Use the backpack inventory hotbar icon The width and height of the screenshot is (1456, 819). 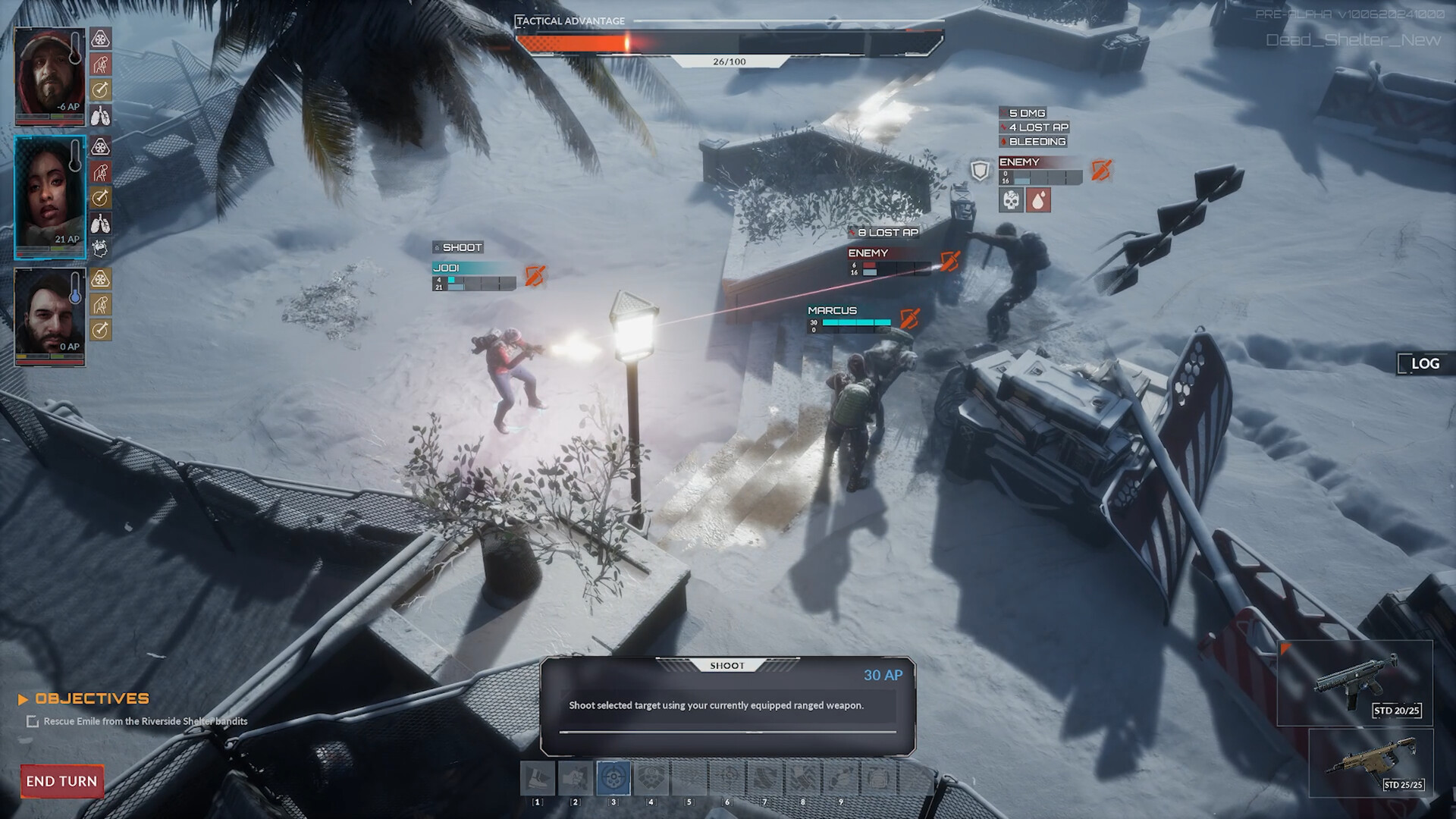[878, 778]
